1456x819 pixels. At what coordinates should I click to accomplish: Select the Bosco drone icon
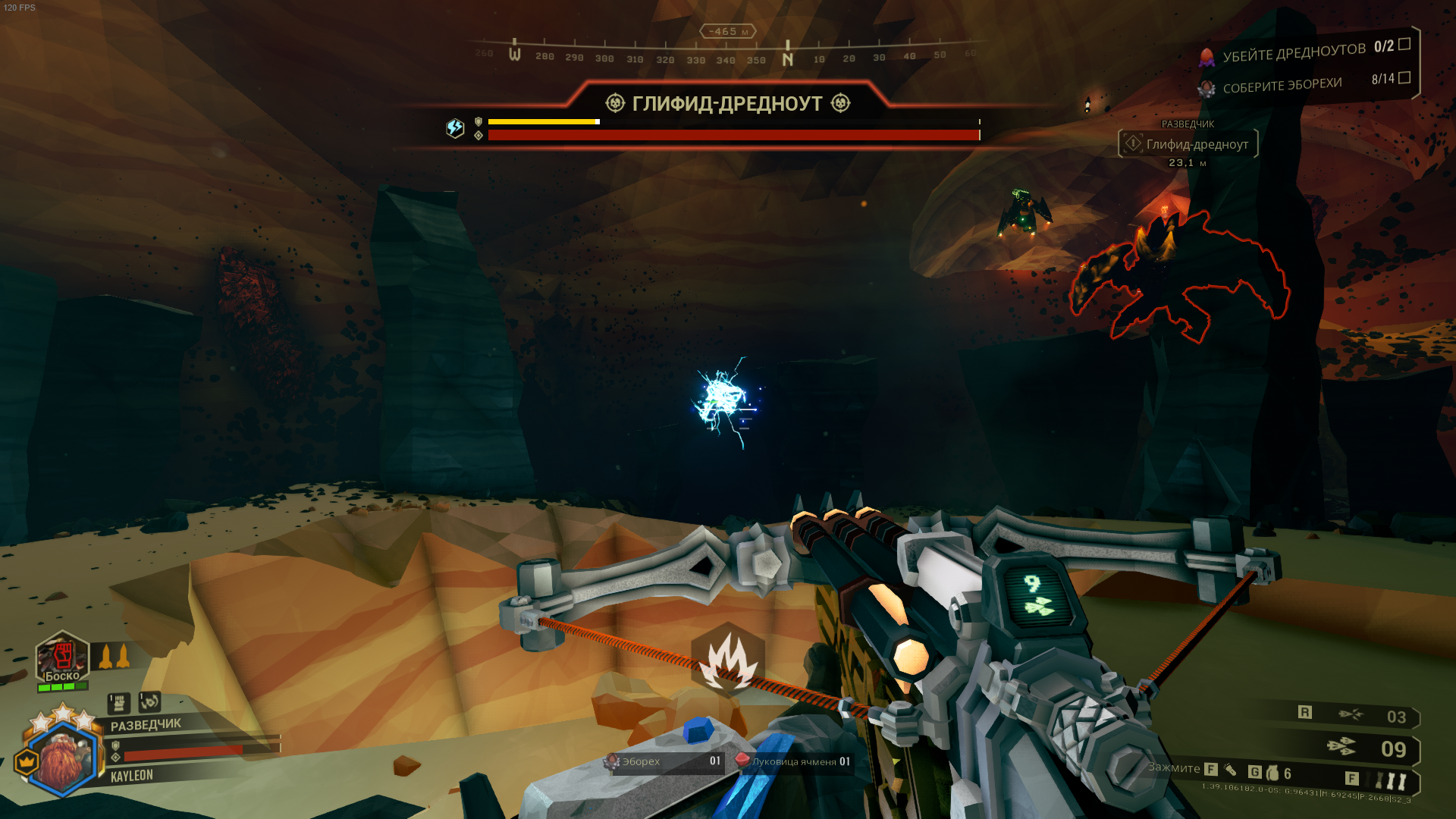click(62, 657)
